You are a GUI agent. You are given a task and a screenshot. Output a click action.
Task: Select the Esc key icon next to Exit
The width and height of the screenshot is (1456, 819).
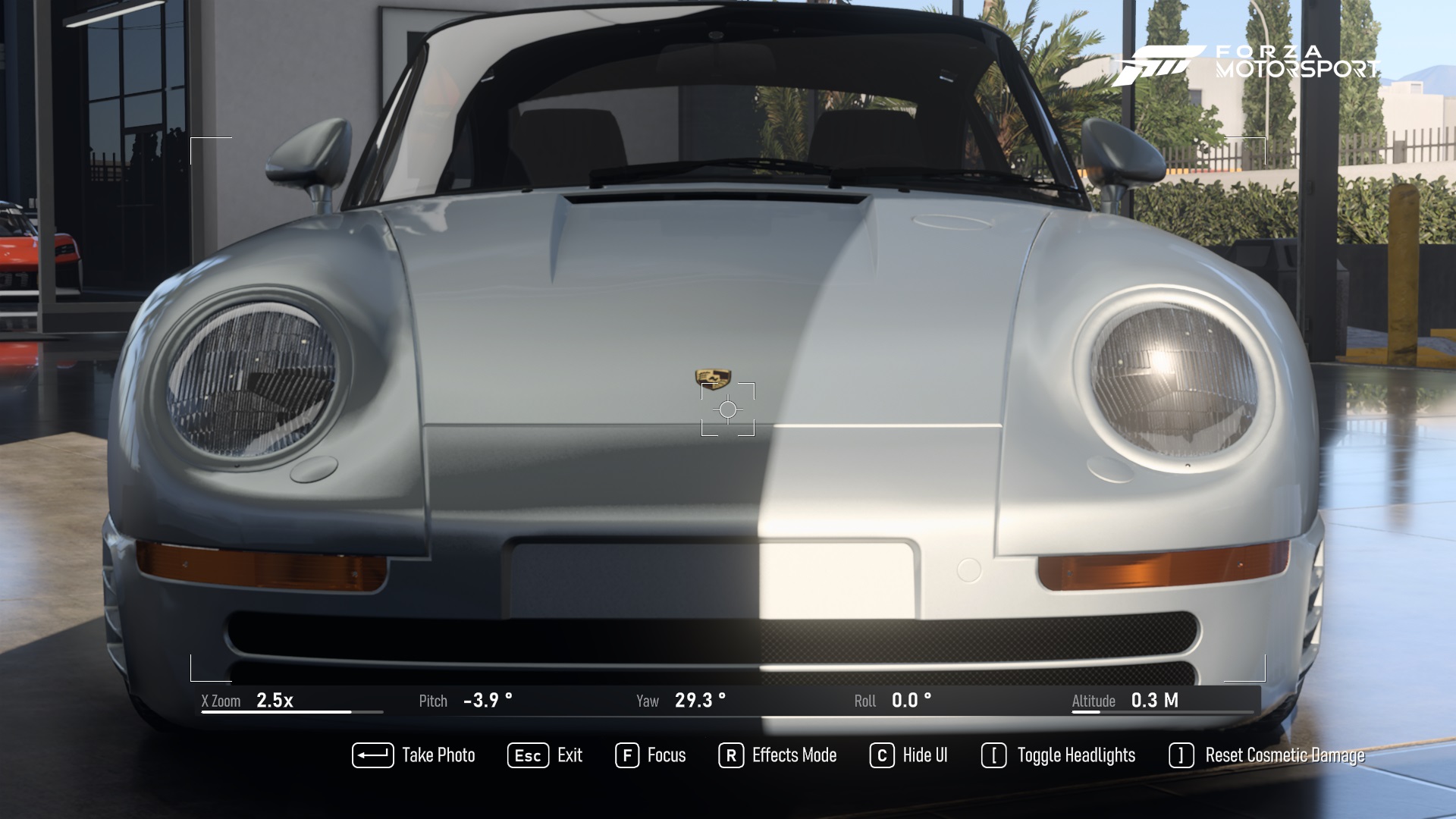pos(527,755)
